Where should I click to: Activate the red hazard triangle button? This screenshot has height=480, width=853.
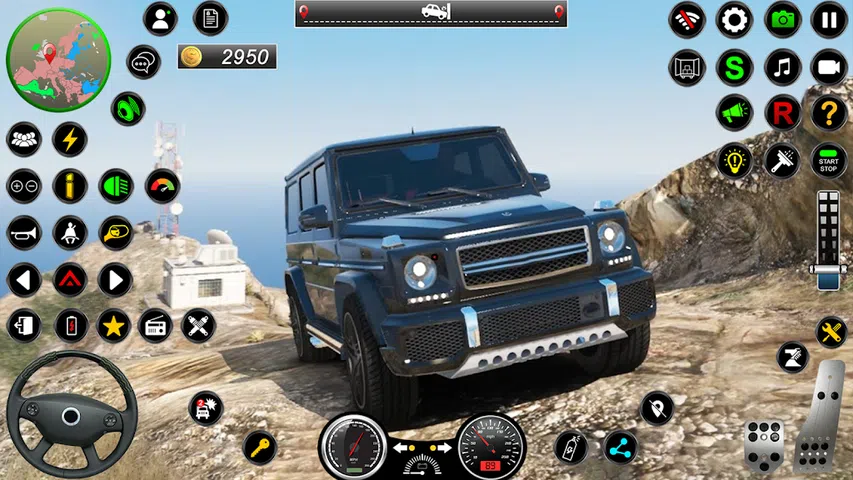tap(70, 279)
